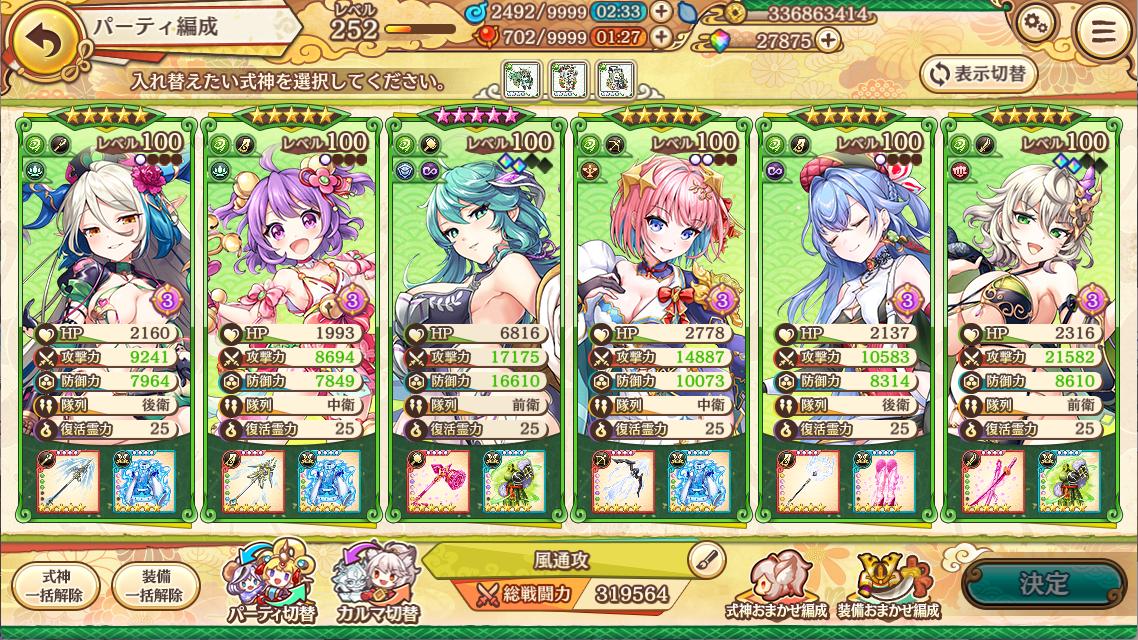1138x640 pixels.
Task: Open the gear settings button
Action: coord(1037,24)
